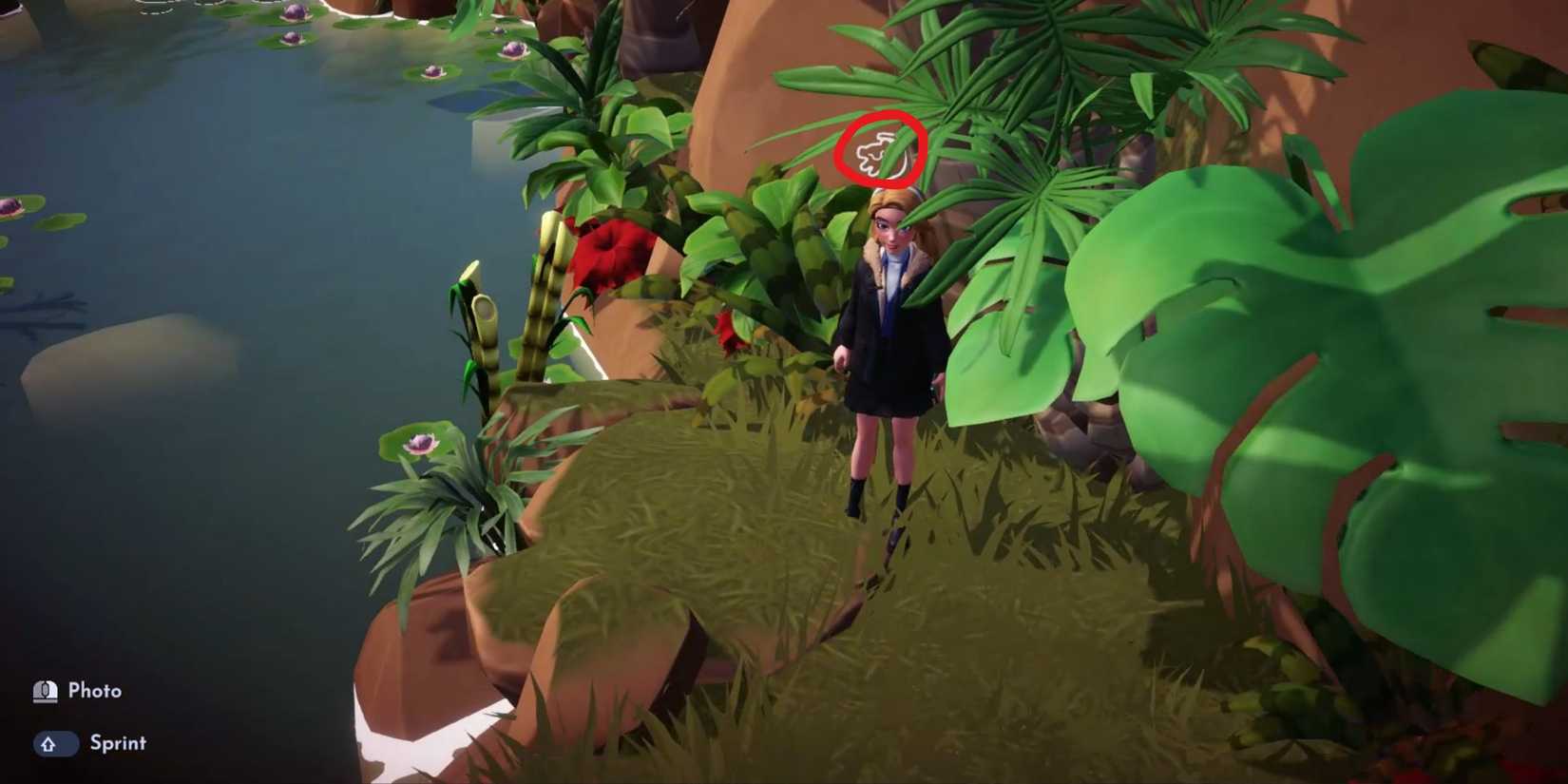Open the Photo mode via its label

95,690
